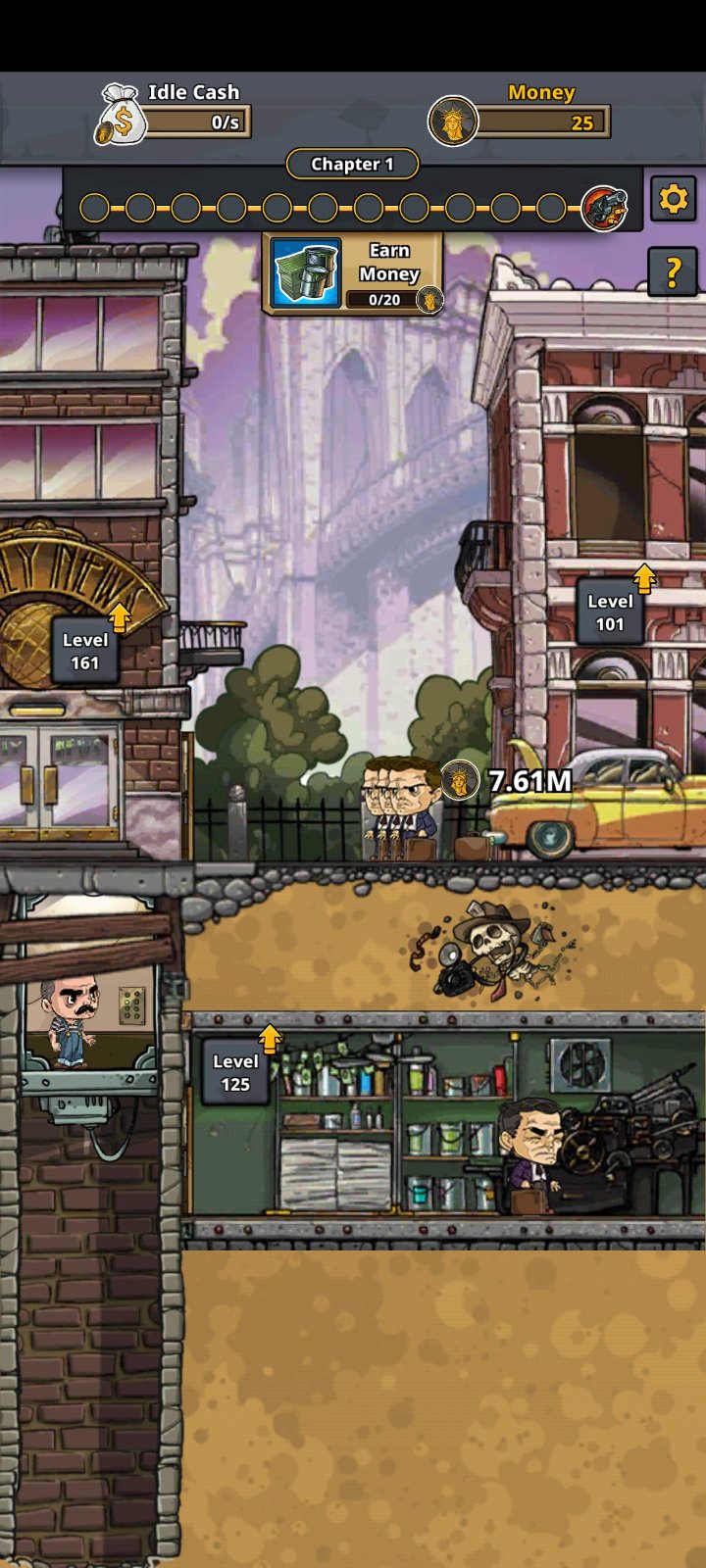Open the question mark help button

(x=673, y=271)
